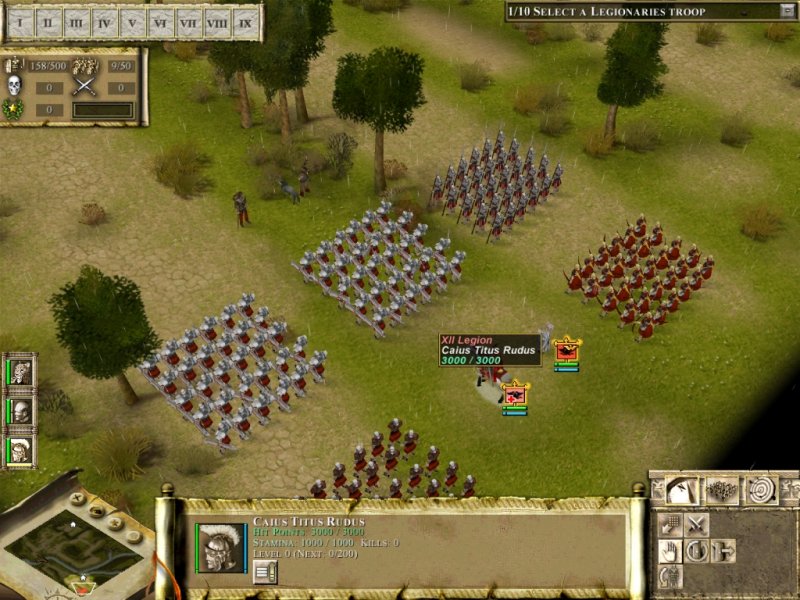The image size is (800, 600).
Task: Click the grid with arrow formation command
Action: pyautogui.click(x=670, y=524)
